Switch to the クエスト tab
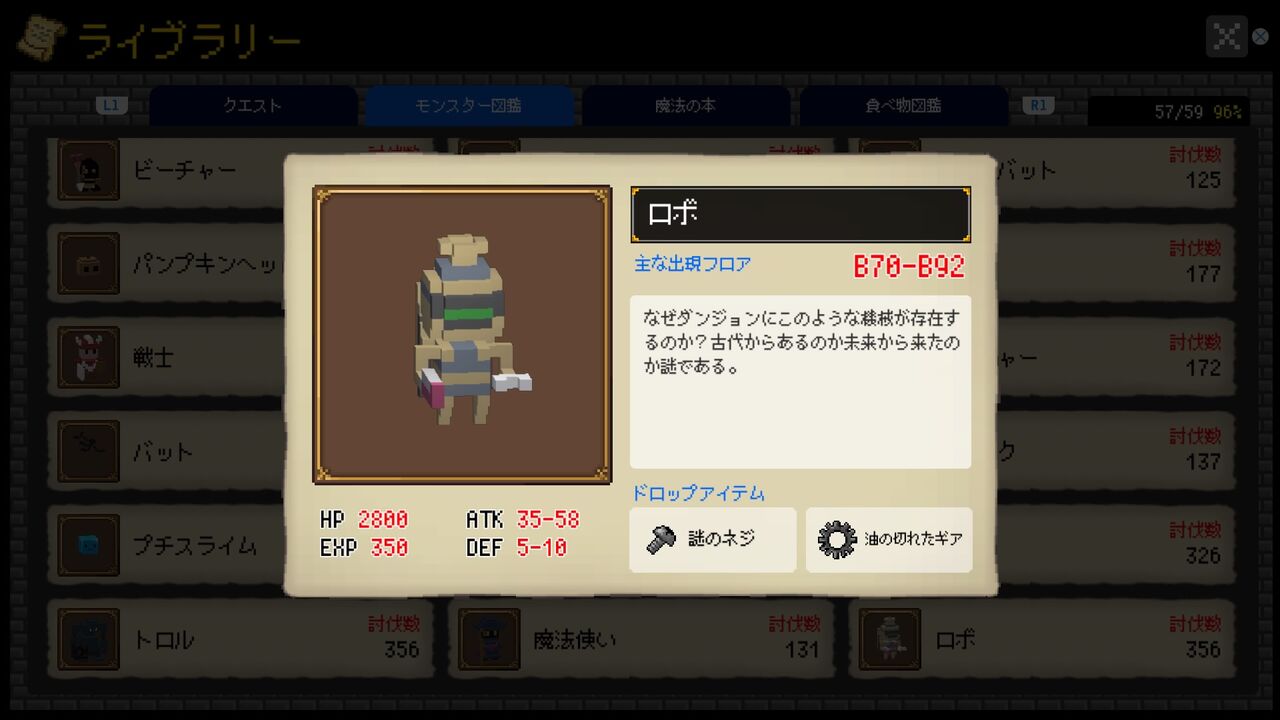The width and height of the screenshot is (1280, 720). click(252, 105)
